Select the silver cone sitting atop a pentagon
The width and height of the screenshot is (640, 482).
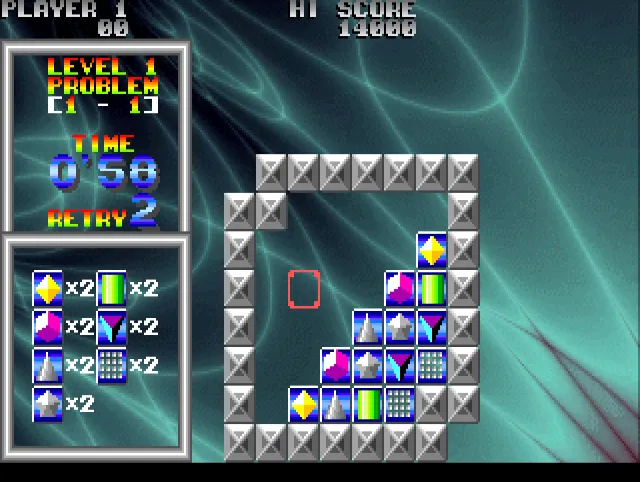coord(368,327)
